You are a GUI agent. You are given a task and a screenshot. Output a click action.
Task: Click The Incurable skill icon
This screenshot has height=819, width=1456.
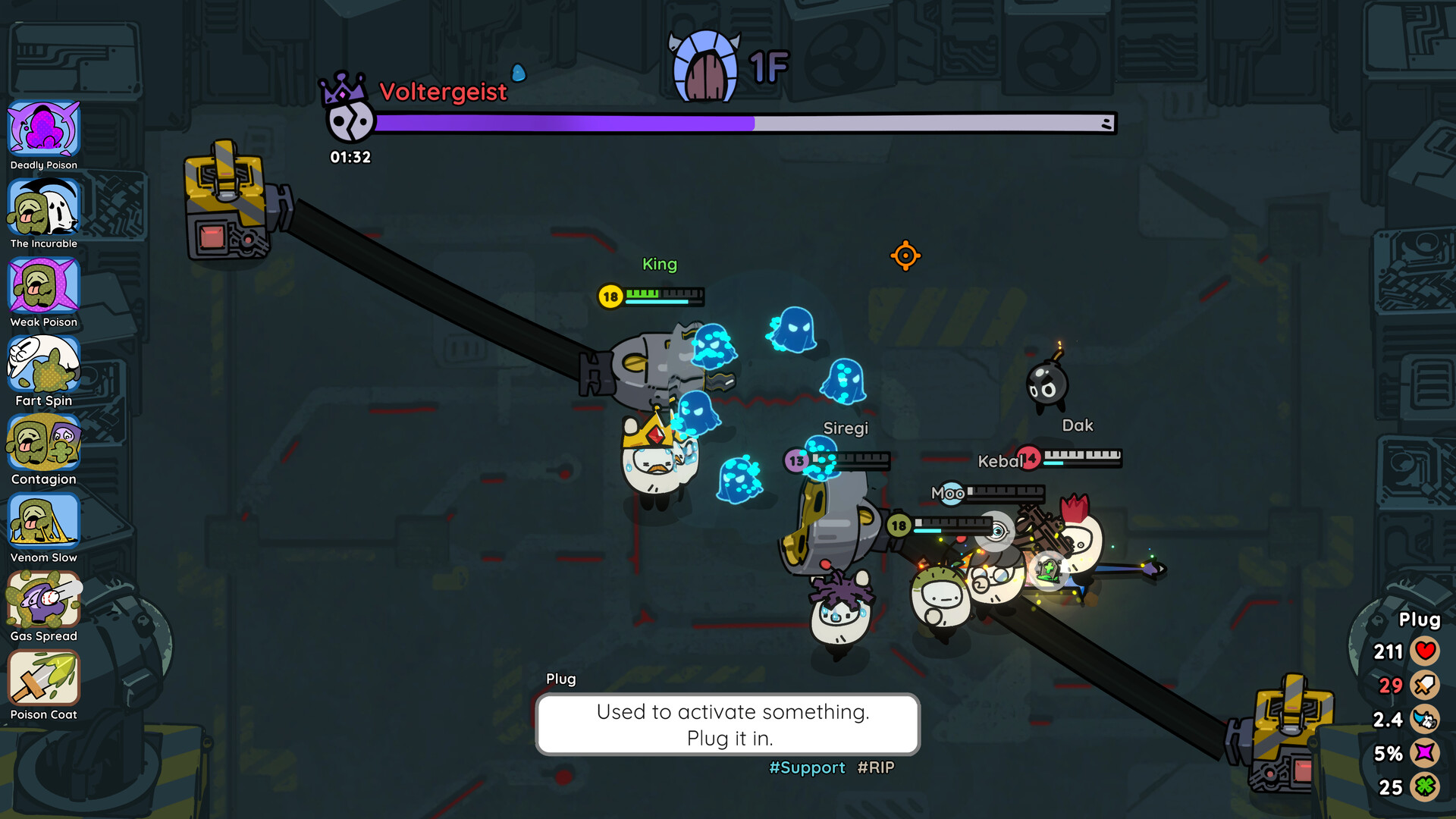click(43, 208)
